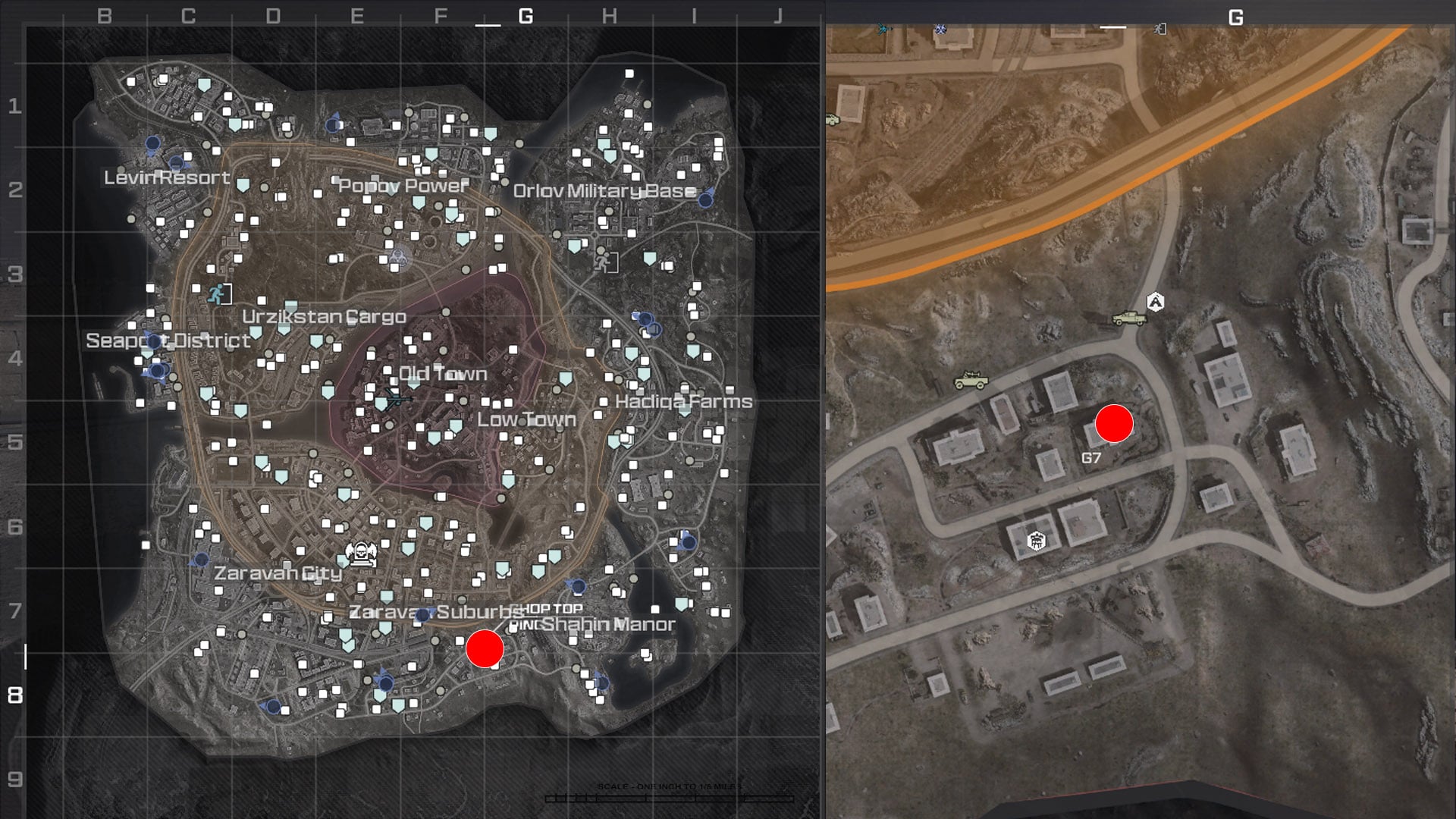Viewport: 1456px width, 819px height.
Task: Click the skull Champion's Quest icon near Zaravan City
Action: 362,554
